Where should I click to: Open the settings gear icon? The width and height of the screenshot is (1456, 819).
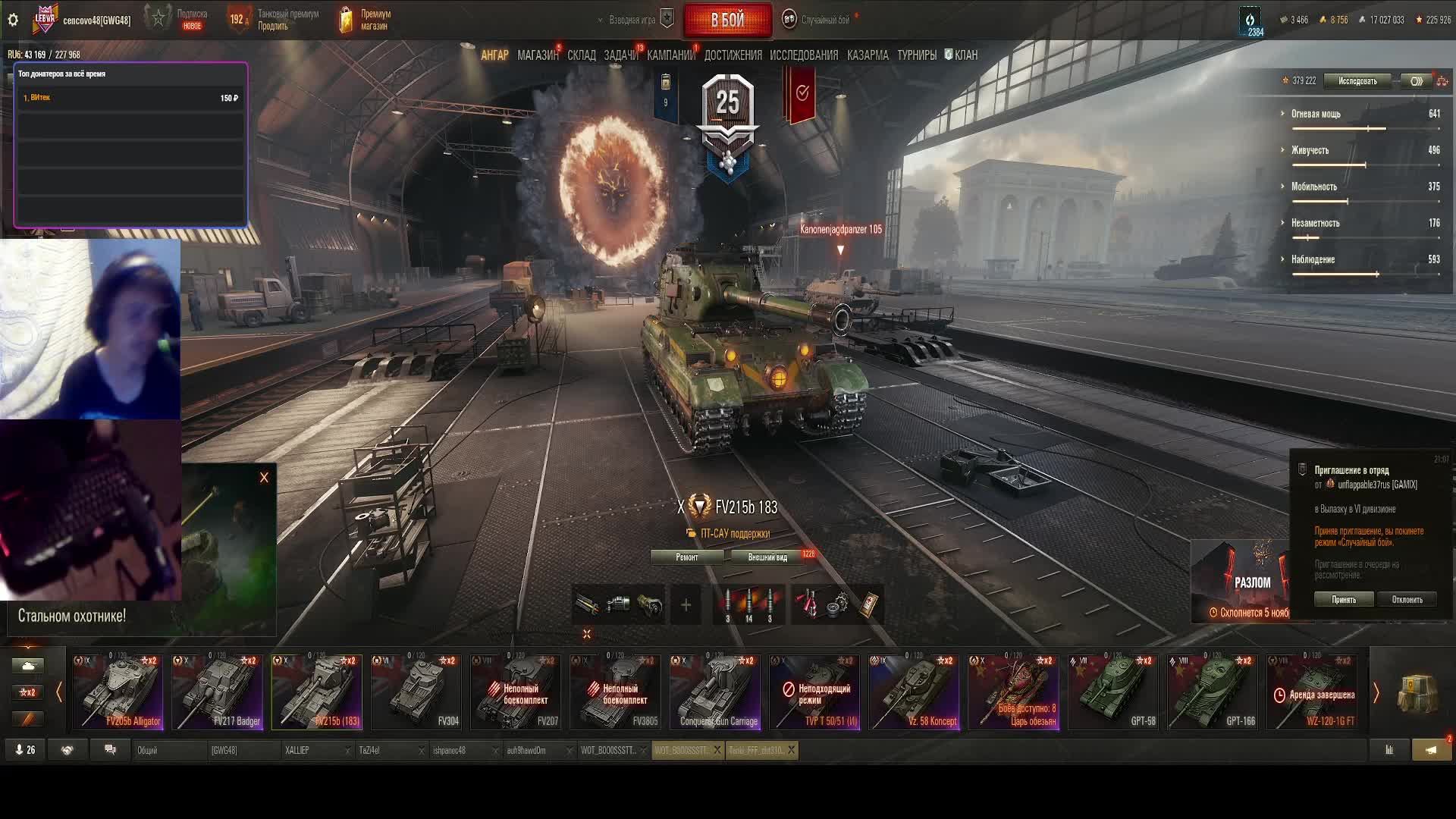[x=13, y=20]
